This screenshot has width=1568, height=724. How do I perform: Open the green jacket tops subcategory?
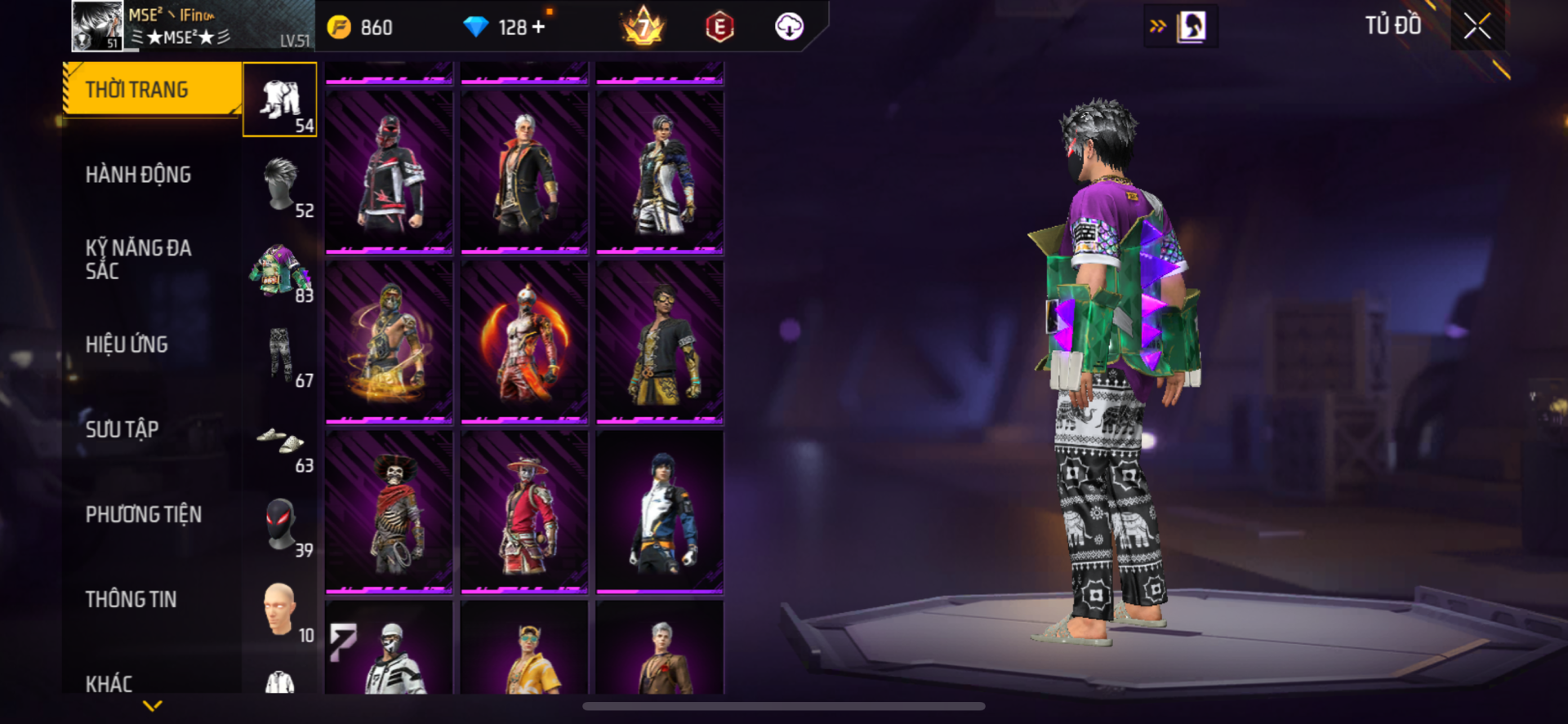tap(280, 270)
